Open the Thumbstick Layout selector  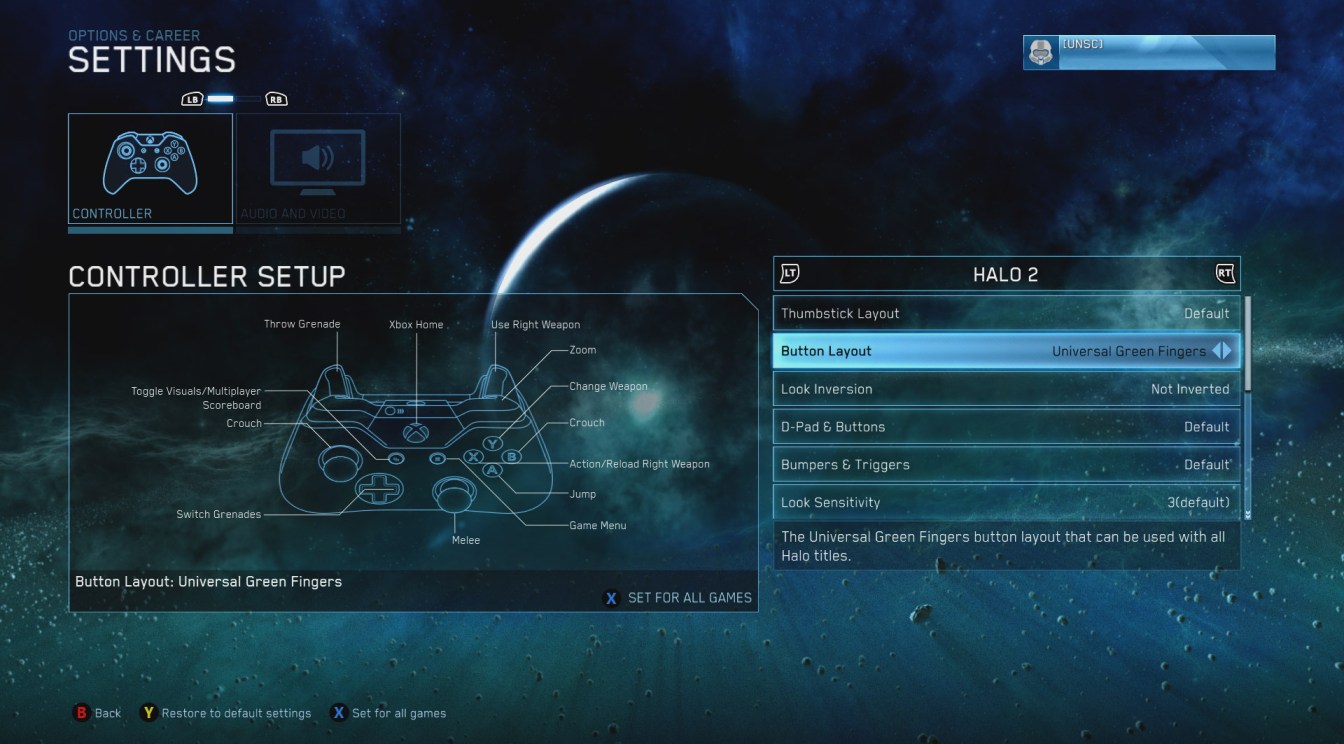1005,313
